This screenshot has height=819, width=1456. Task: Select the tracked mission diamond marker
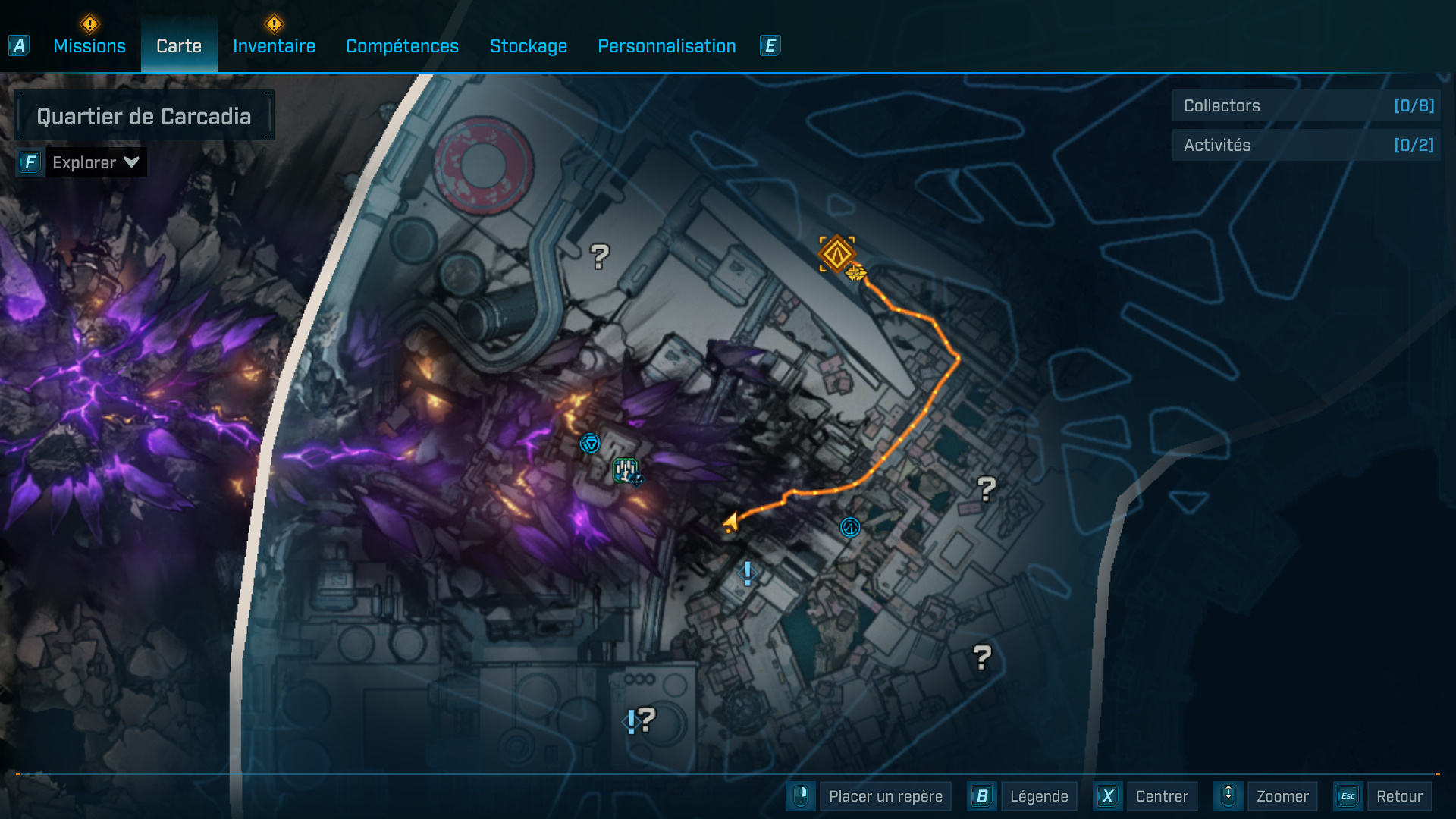[836, 253]
